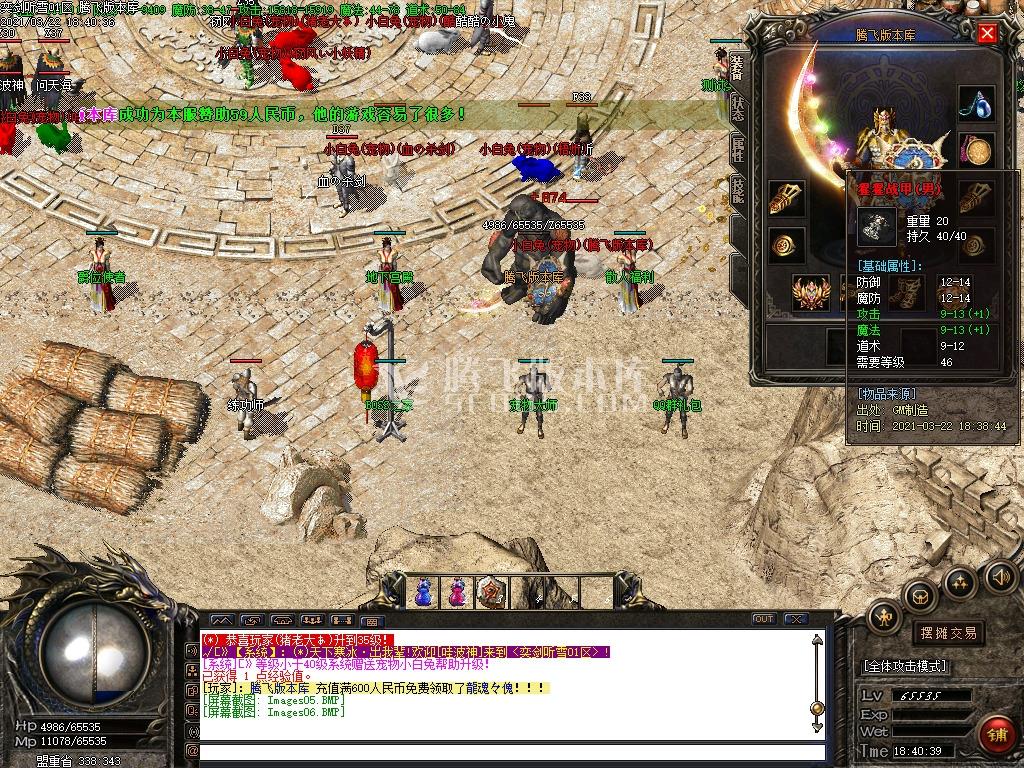
Task: Toggle the 全体攻击模式 attack mode label
Action: 905,666
